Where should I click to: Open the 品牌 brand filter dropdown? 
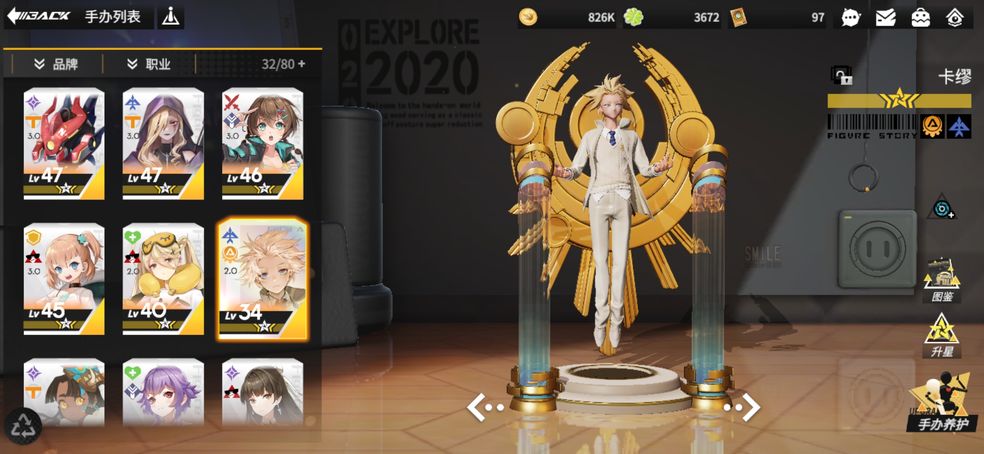pyautogui.click(x=56, y=64)
